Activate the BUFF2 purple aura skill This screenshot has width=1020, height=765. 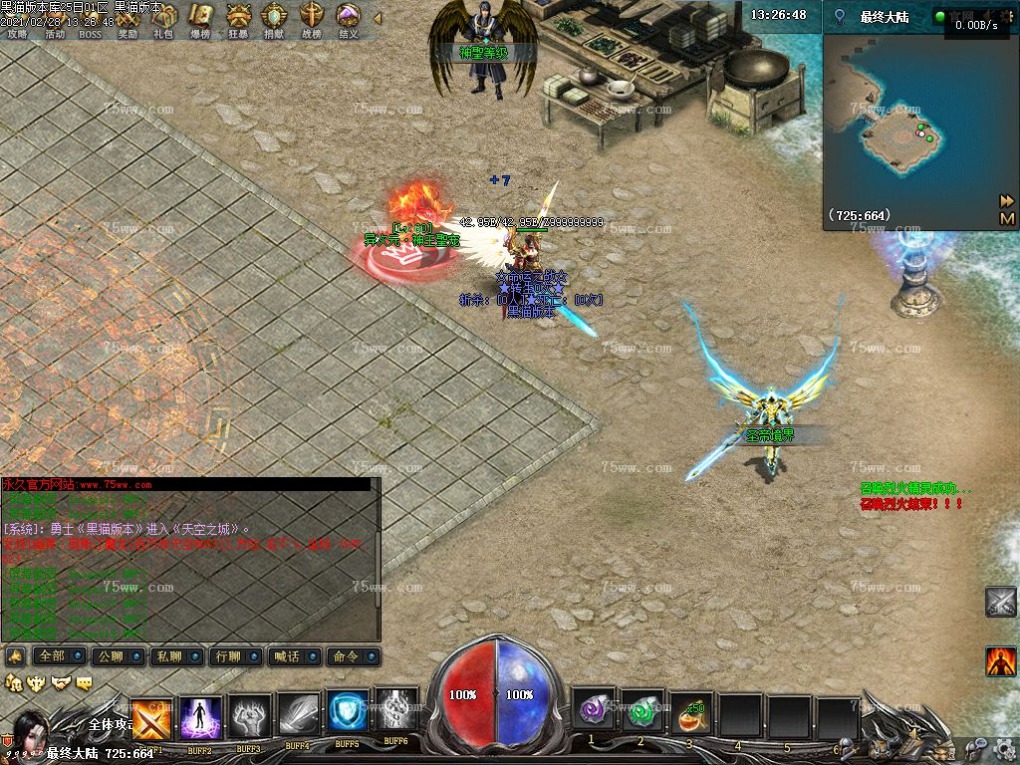click(200, 718)
